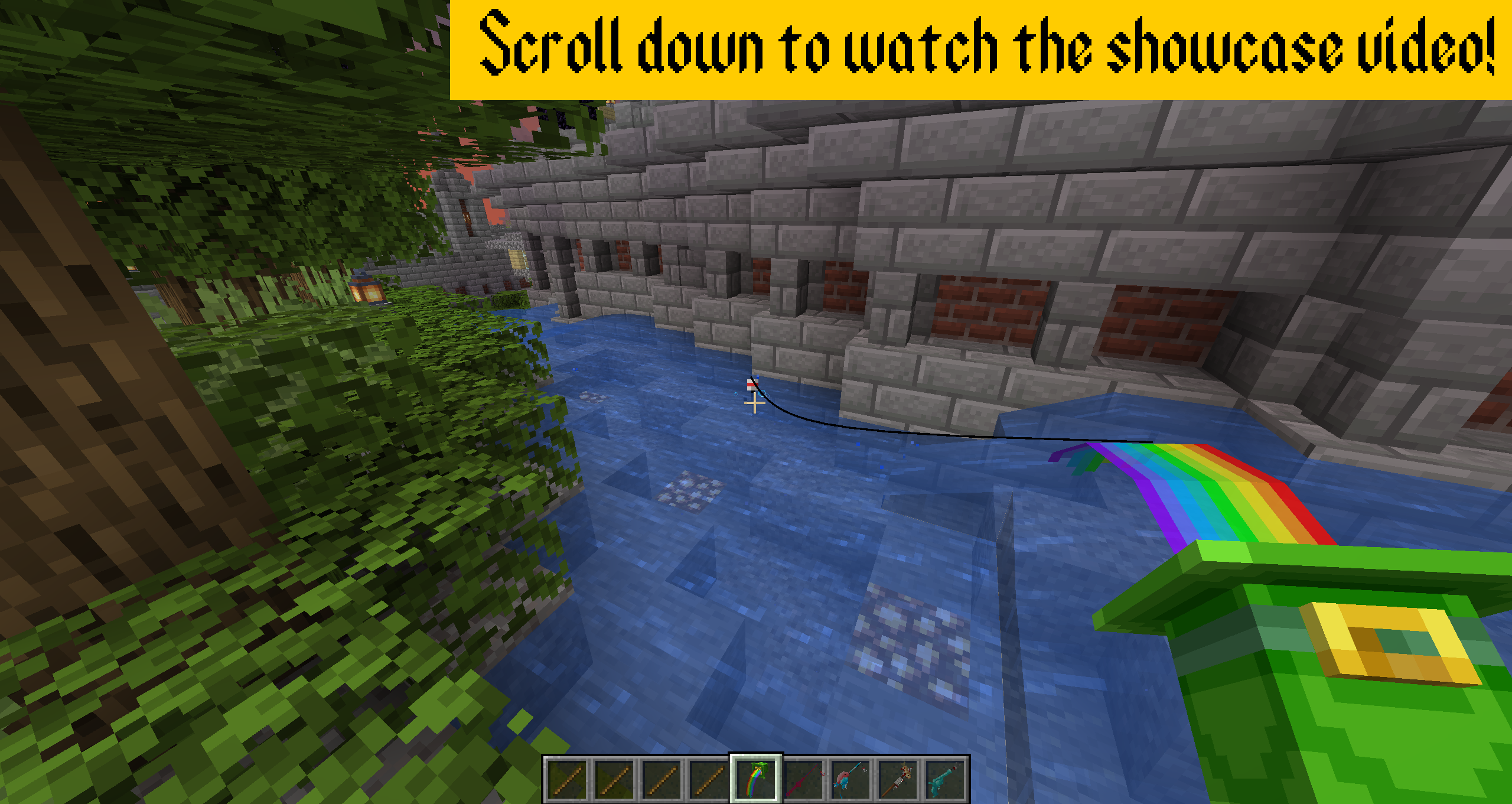Select the fourth stick-style fishing rod
The image size is (1512, 804).
click(x=709, y=779)
